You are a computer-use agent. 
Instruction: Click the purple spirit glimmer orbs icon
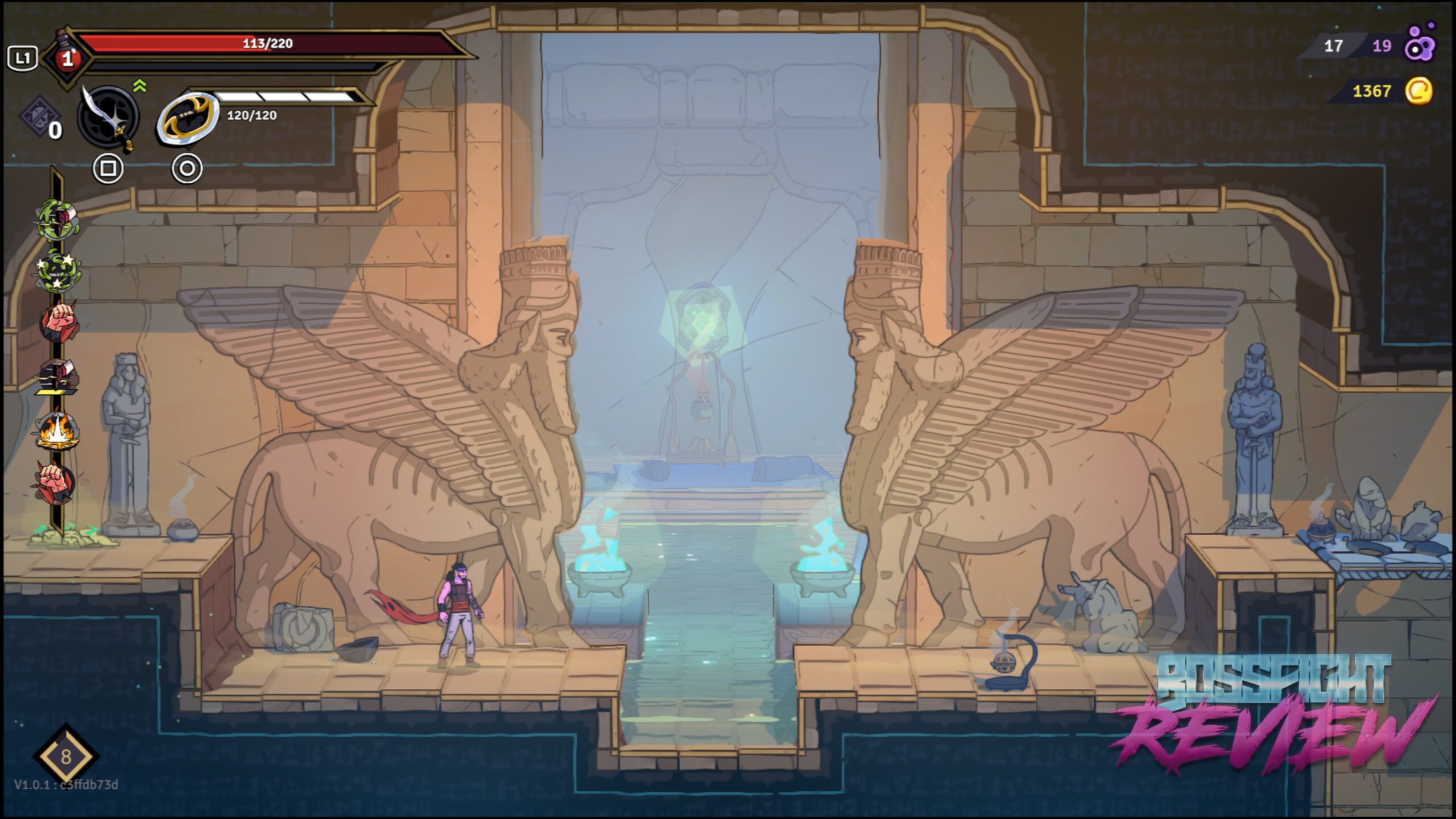click(1420, 44)
